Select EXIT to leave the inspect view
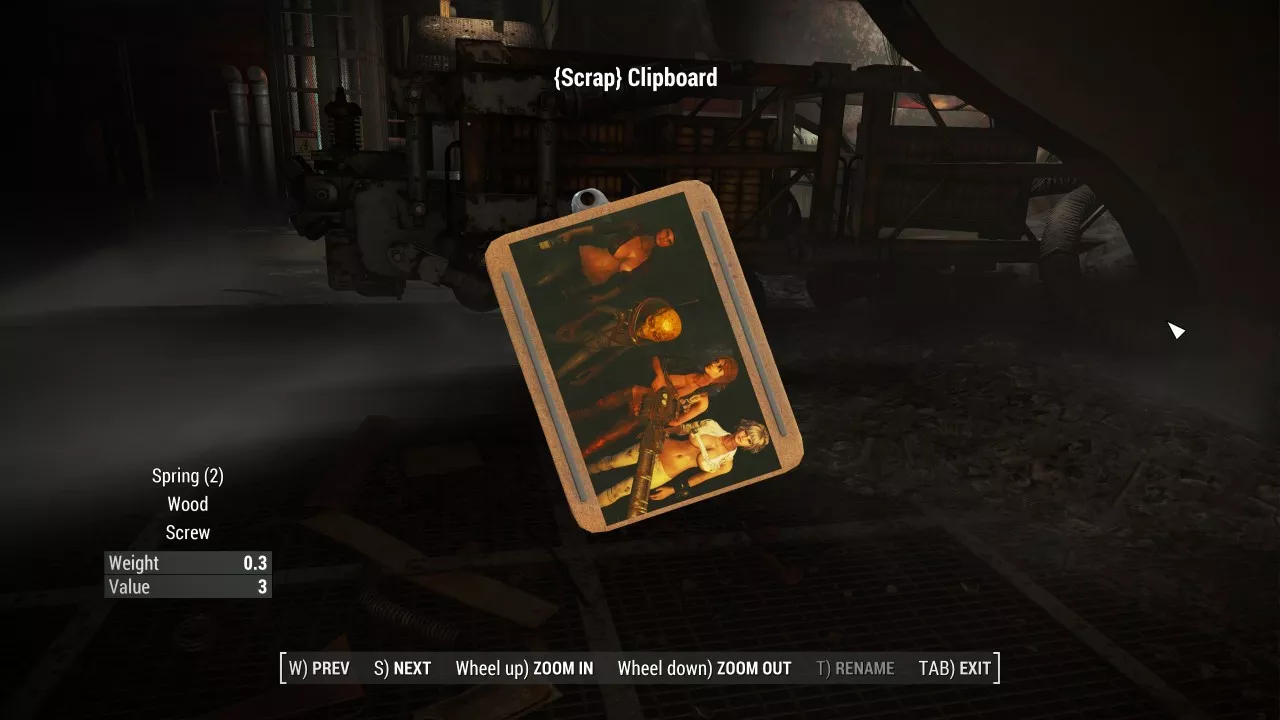 click(955, 668)
